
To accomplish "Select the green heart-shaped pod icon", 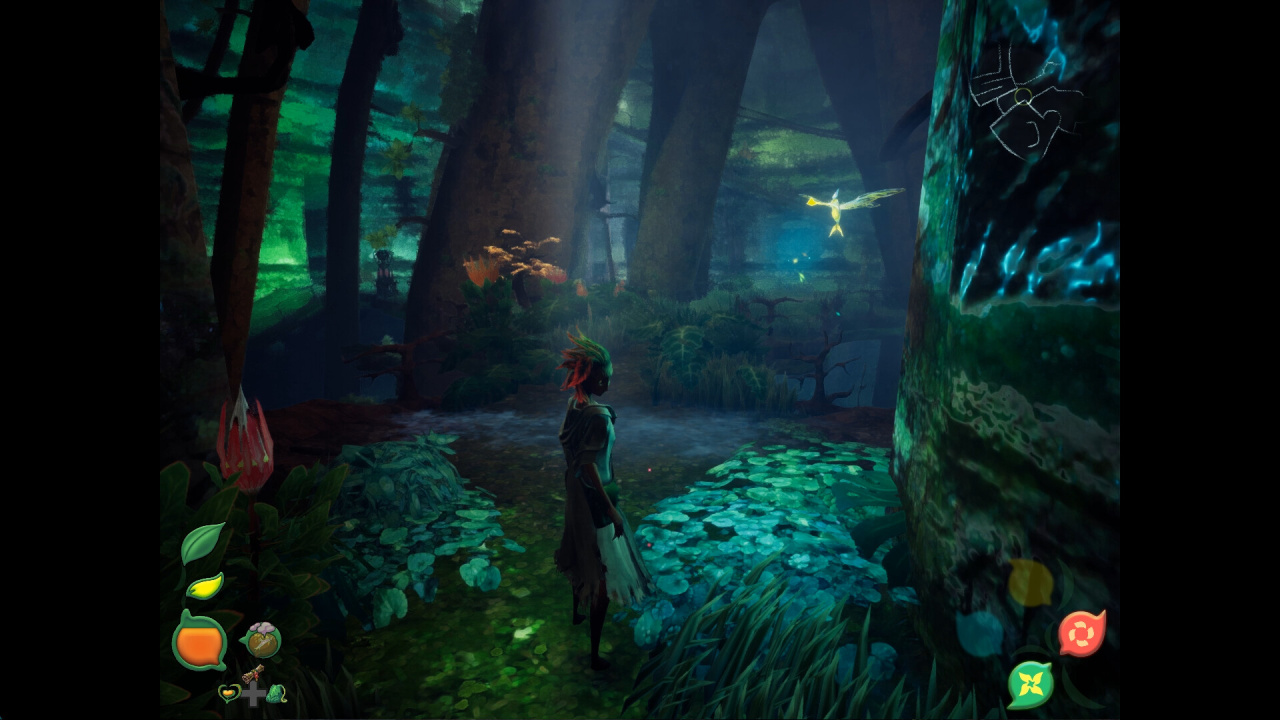I will (229, 693).
